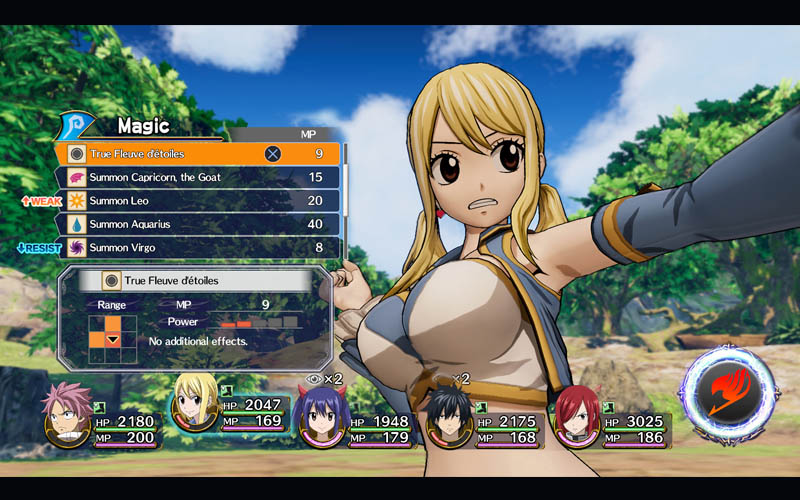800x500 pixels.
Task: Choose Summon Capricorn, the Goat
Action: (x=200, y=177)
